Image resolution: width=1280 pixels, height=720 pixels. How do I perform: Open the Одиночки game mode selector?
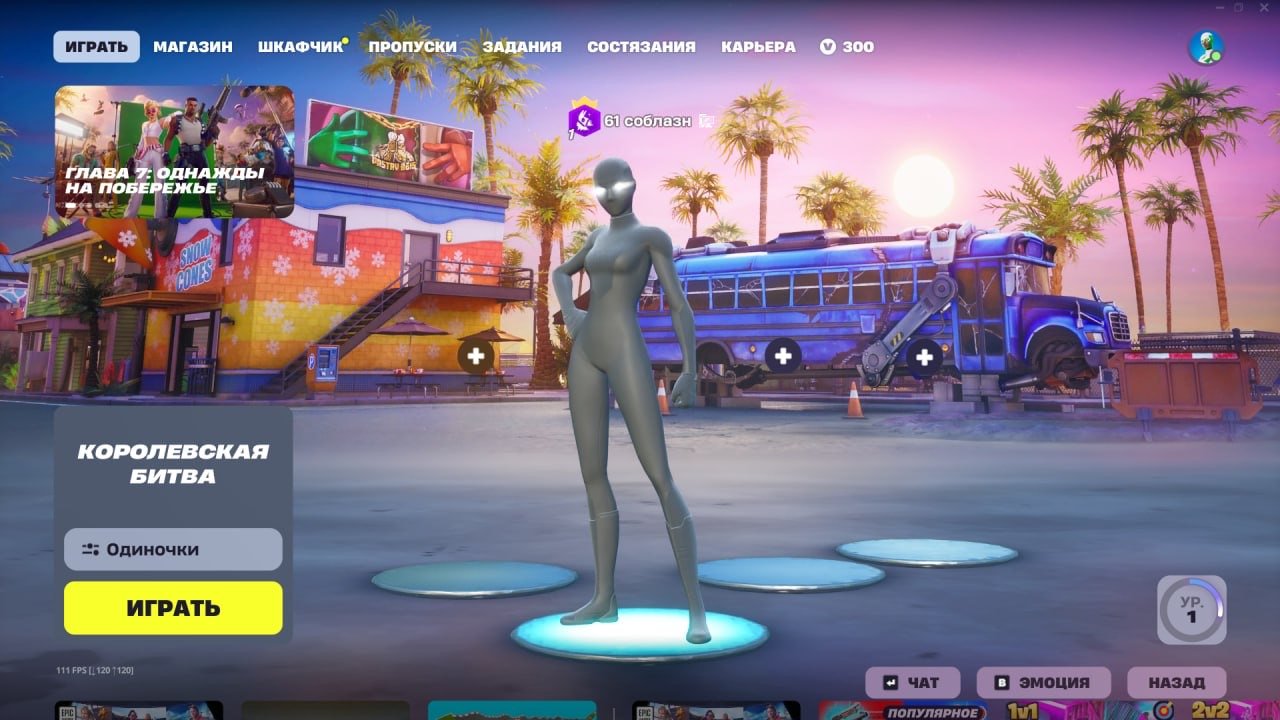(x=172, y=549)
